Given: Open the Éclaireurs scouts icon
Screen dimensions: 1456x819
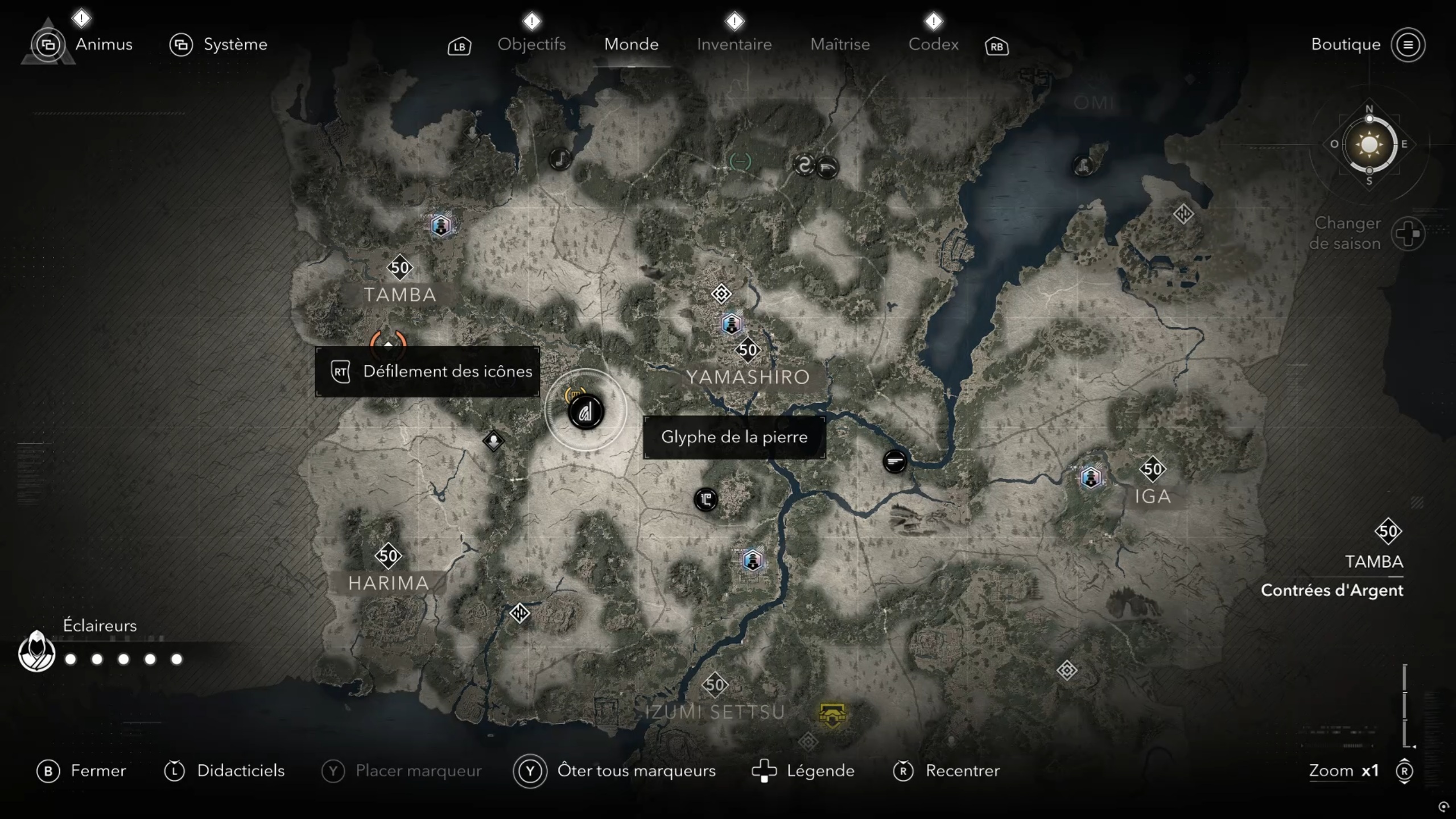Looking at the screenshot, I should click(x=37, y=652).
